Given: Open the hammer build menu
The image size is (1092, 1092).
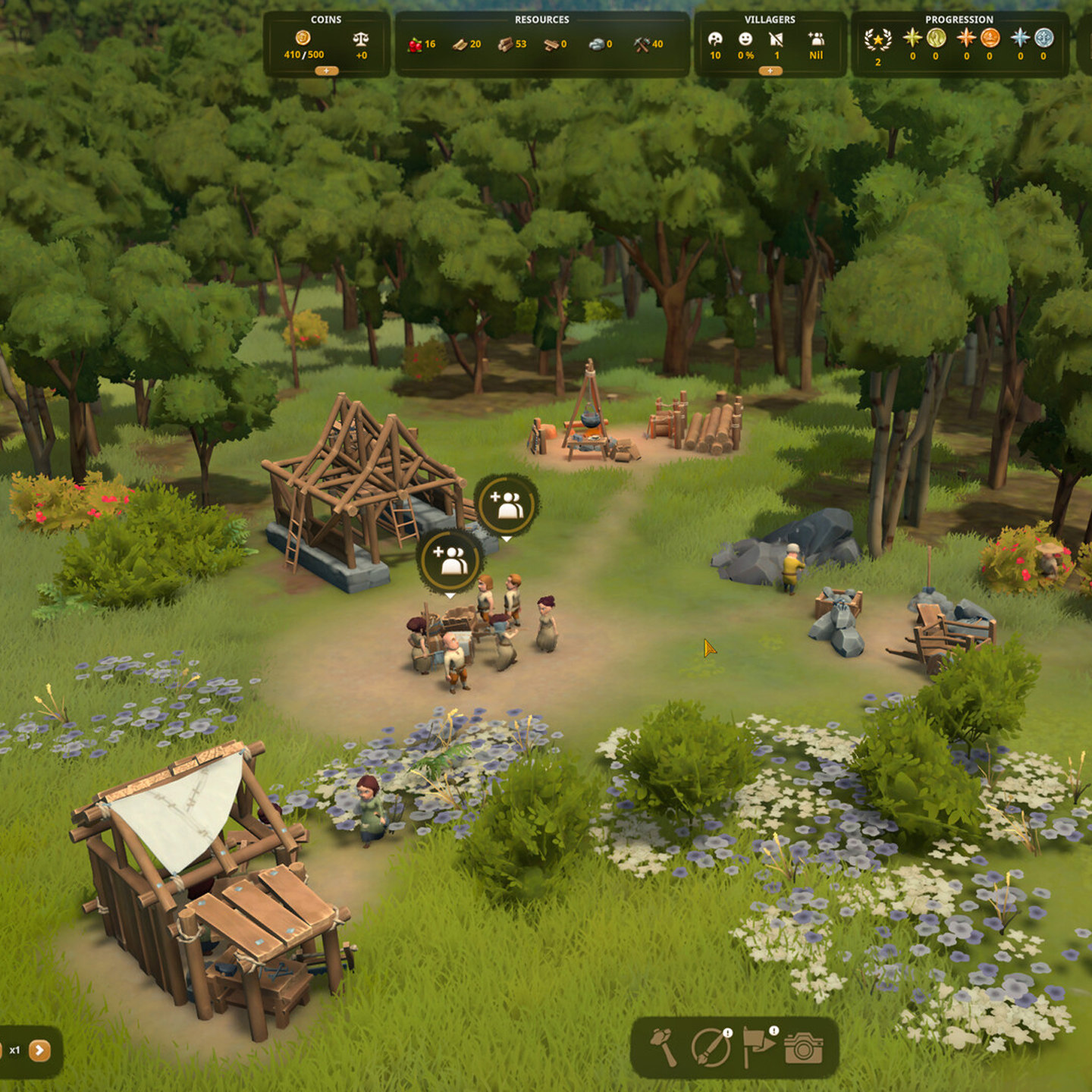Looking at the screenshot, I should tap(664, 1047).
